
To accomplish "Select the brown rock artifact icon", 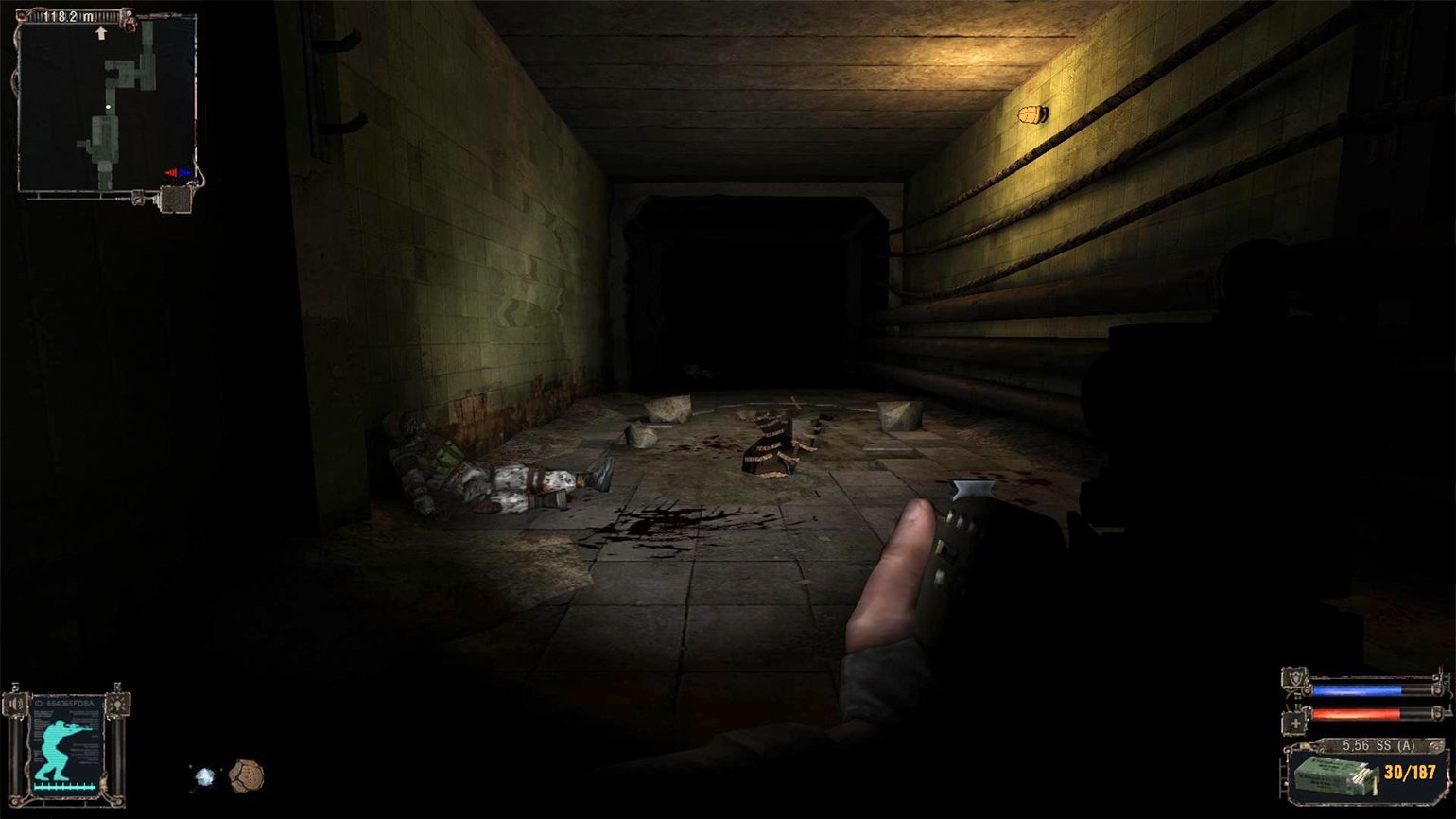I will point(246,775).
